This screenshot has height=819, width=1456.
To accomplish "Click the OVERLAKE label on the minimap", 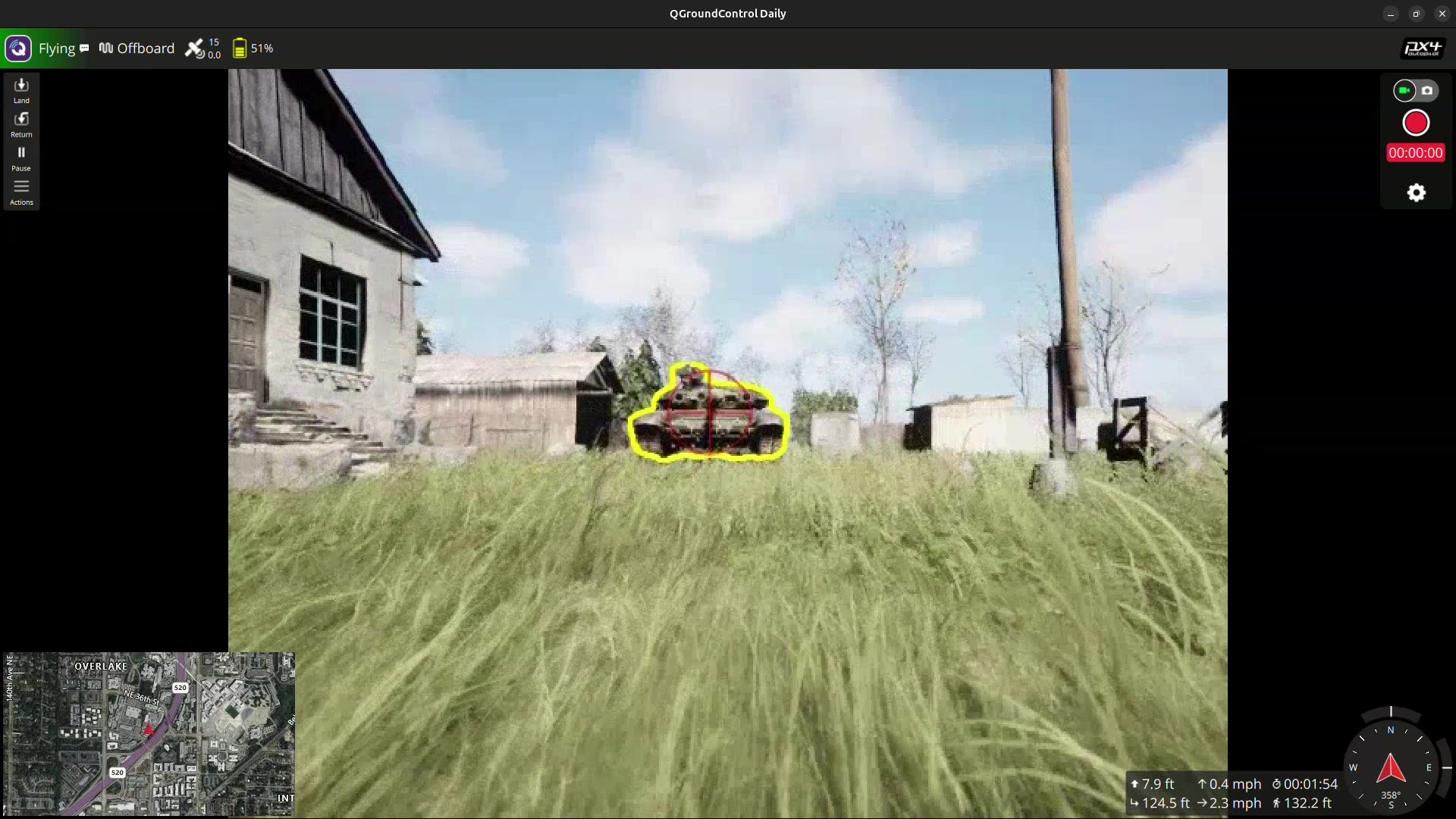I will [x=101, y=666].
